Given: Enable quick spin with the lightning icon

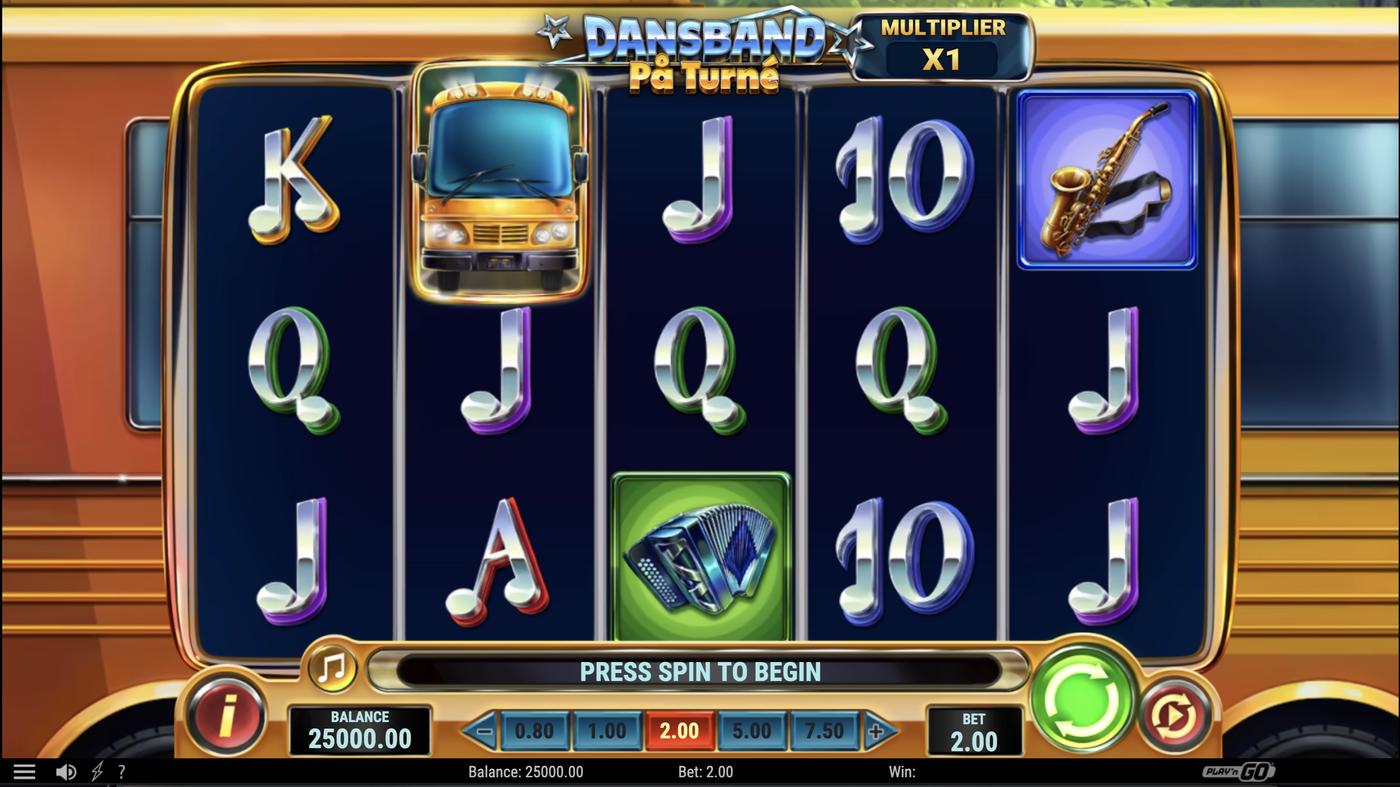Looking at the screenshot, I should pyautogui.click(x=95, y=770).
